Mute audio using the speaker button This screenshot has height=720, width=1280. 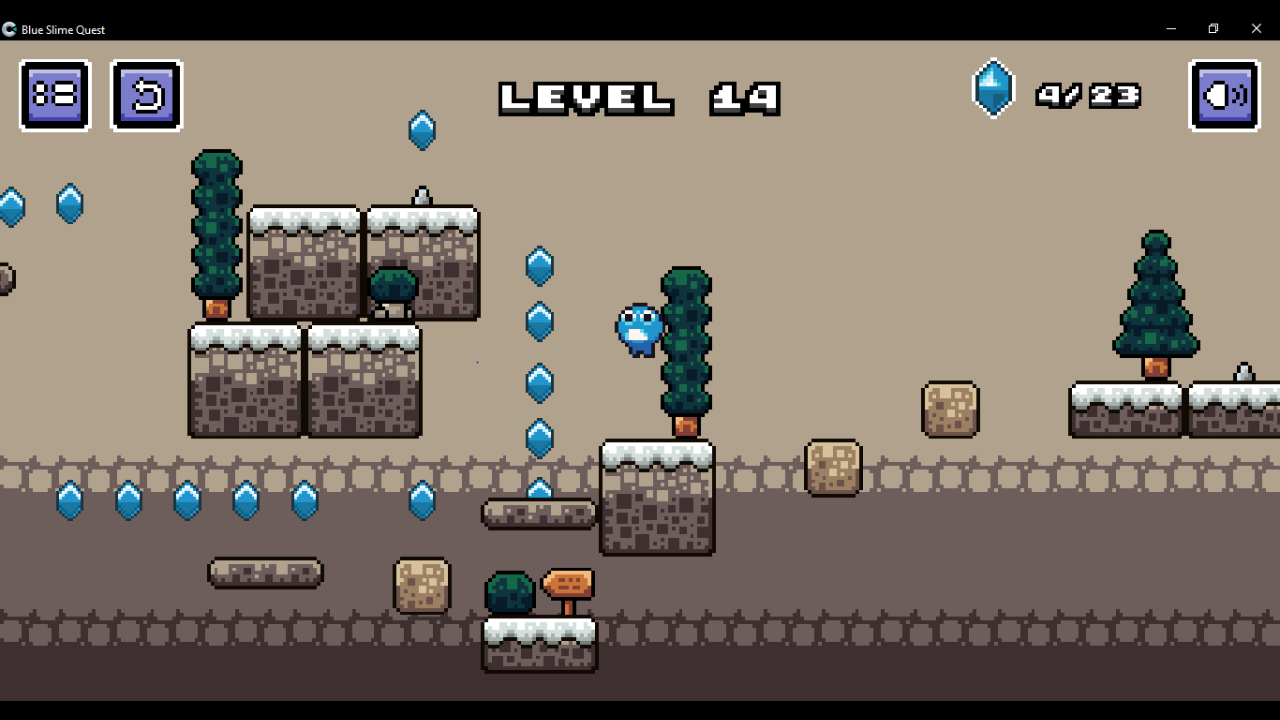coord(1224,95)
